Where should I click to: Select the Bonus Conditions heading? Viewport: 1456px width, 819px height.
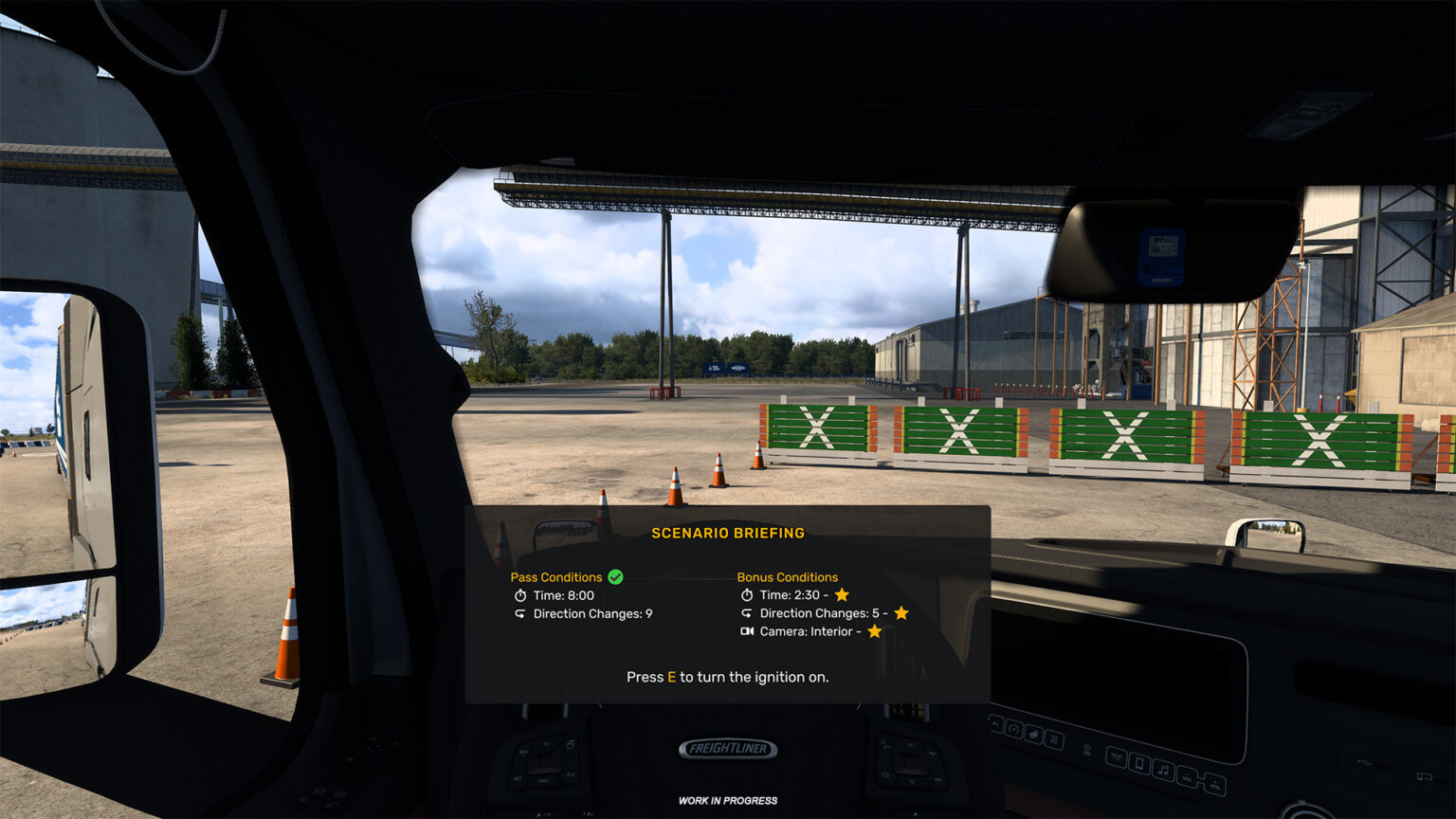pos(788,577)
